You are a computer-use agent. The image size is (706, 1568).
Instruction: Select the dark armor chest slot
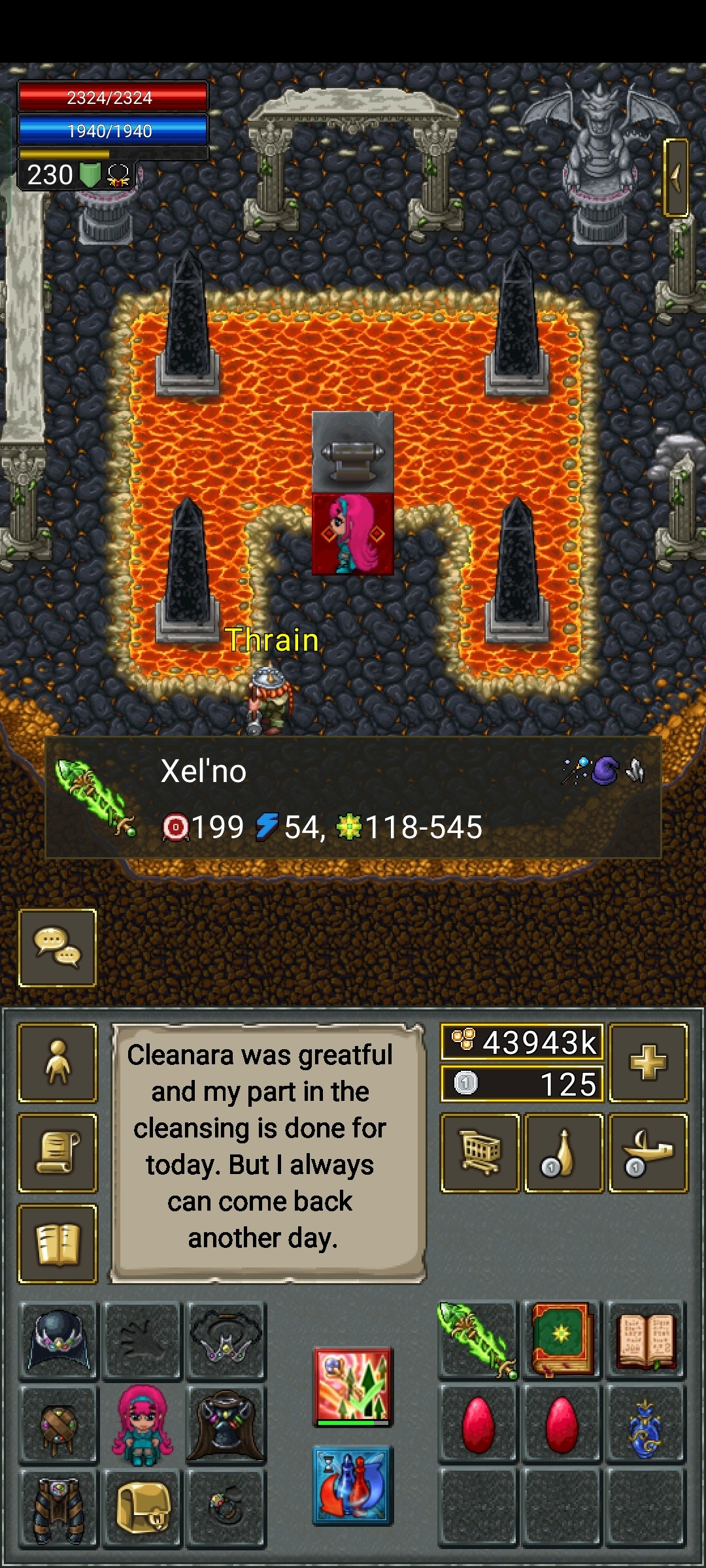tap(226, 1424)
